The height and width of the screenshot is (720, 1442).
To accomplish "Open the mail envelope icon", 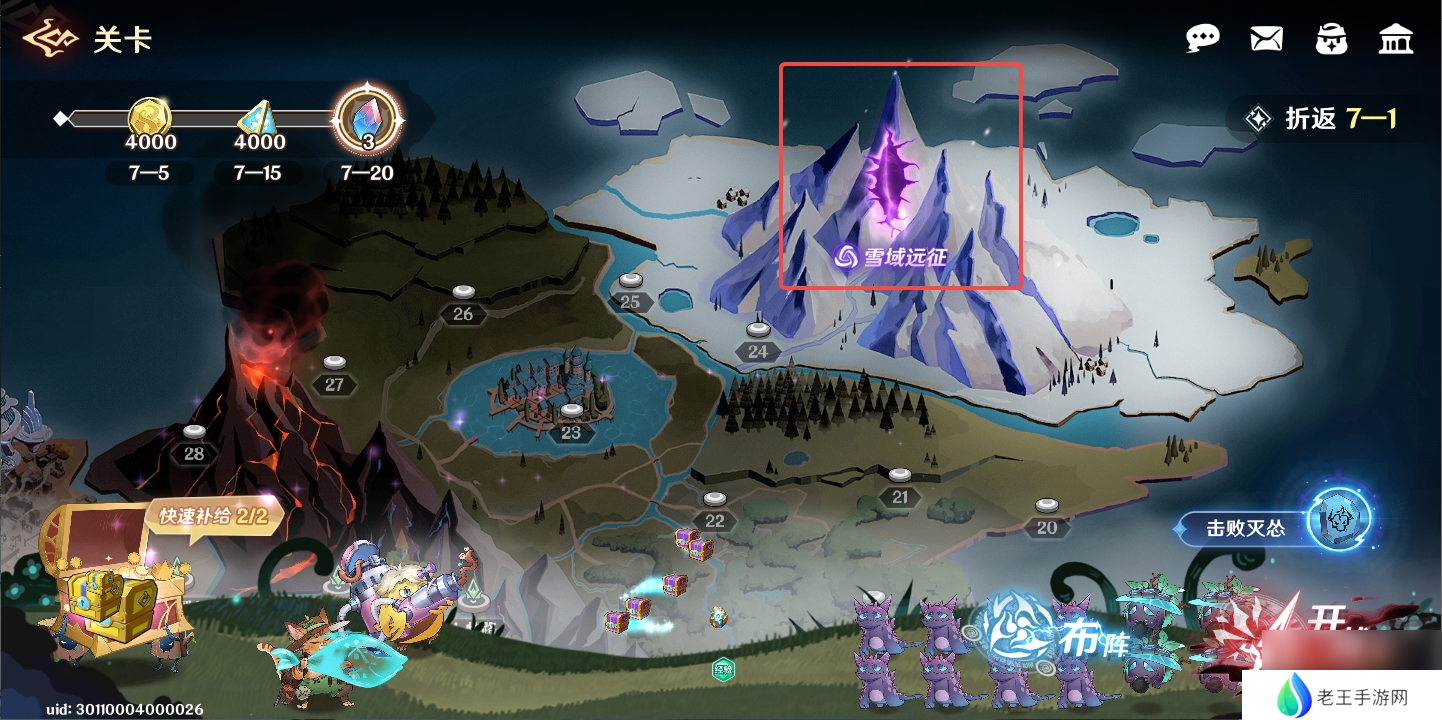I will pyautogui.click(x=1266, y=39).
